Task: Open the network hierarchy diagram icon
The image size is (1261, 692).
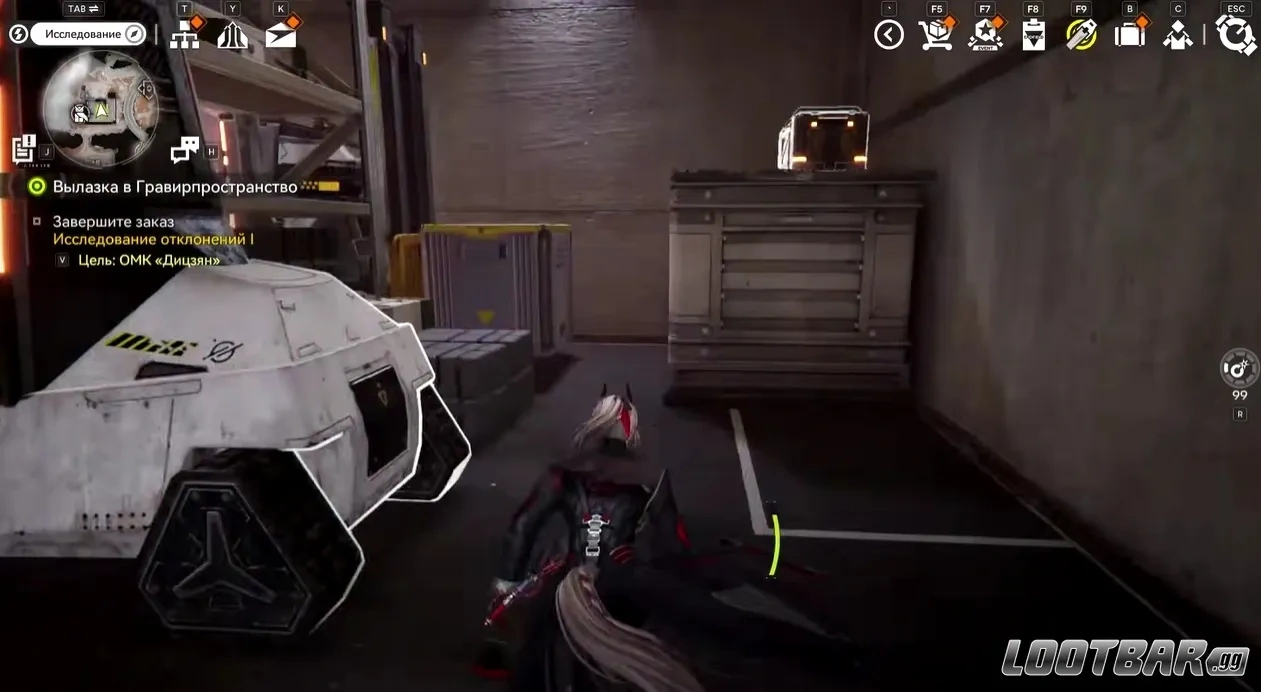Action: pos(185,35)
